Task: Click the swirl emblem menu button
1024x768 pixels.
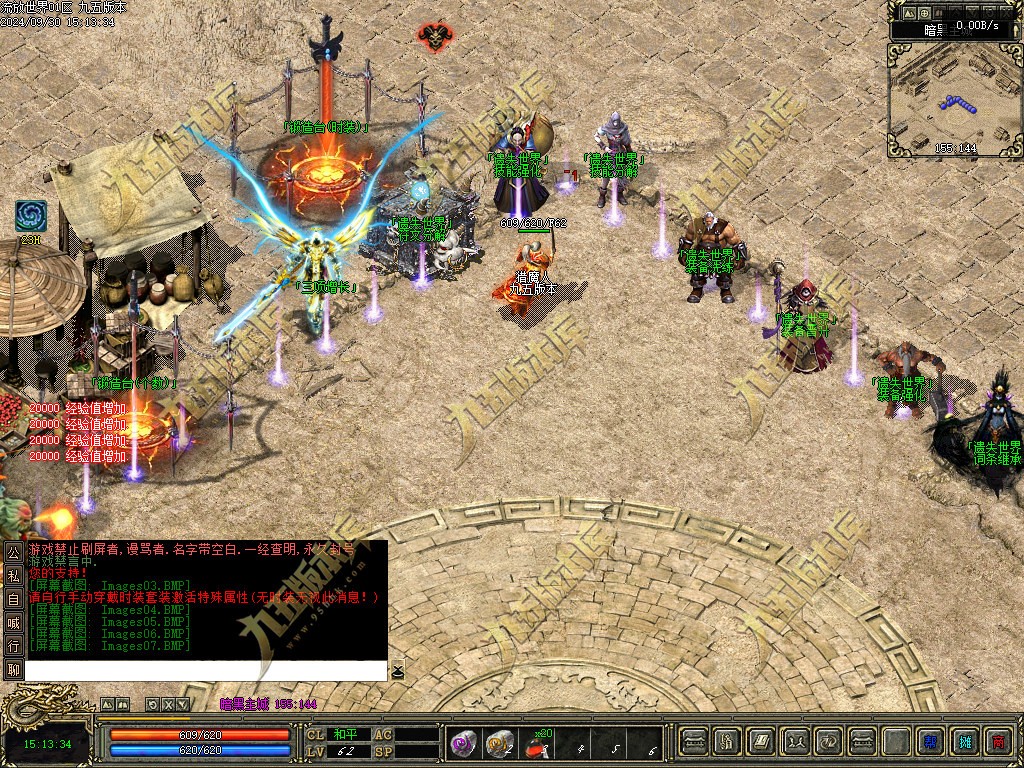Action: (x=829, y=741)
